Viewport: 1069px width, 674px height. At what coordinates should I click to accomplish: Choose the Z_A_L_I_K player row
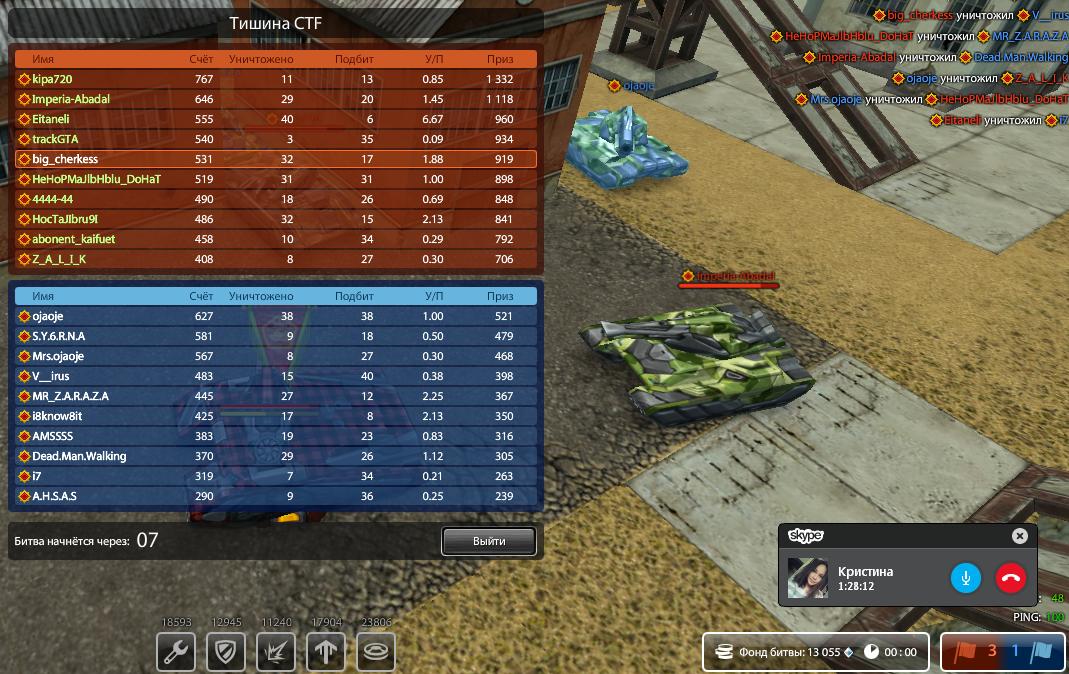tap(59, 259)
